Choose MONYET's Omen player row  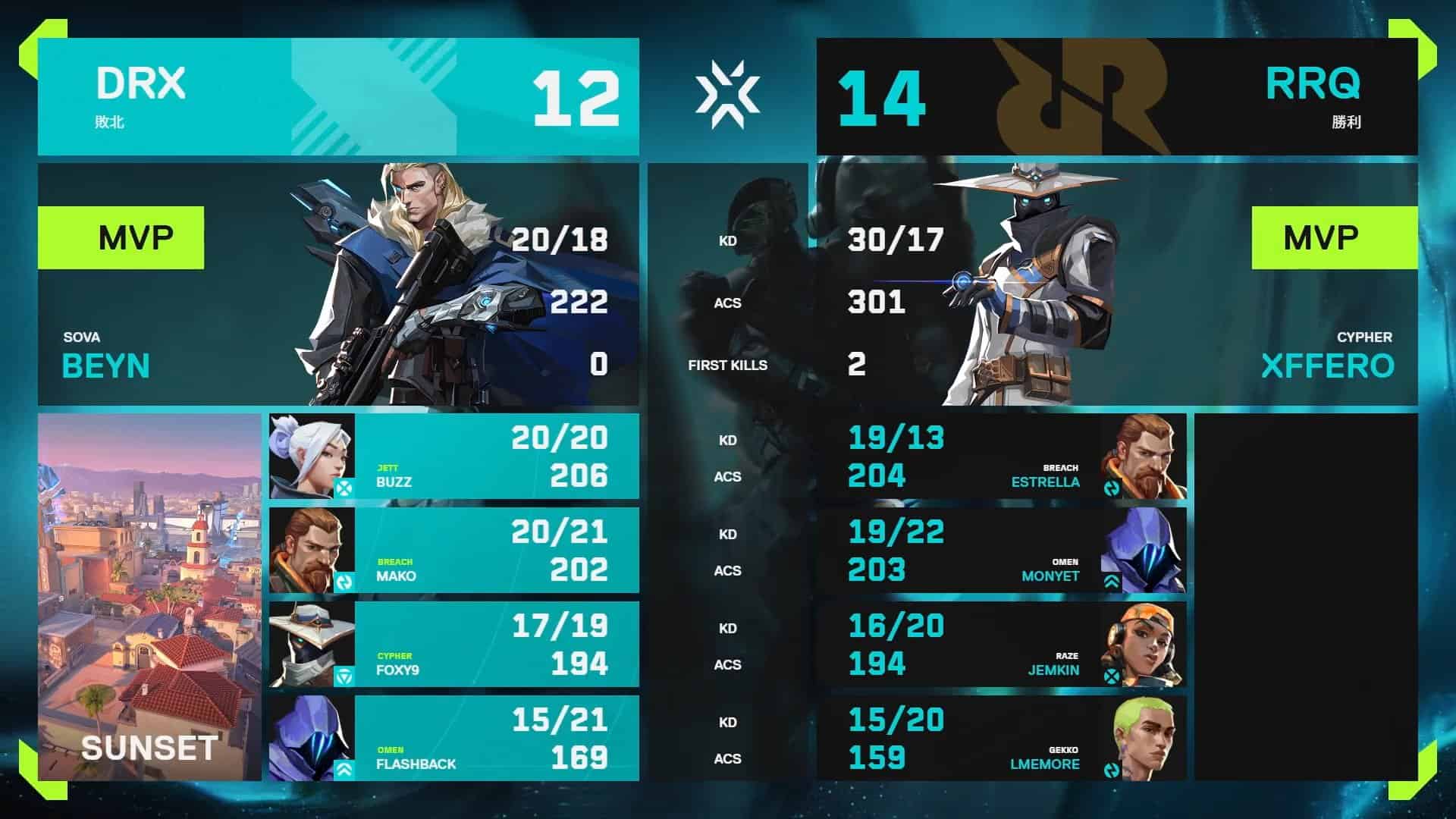[x=1001, y=551]
